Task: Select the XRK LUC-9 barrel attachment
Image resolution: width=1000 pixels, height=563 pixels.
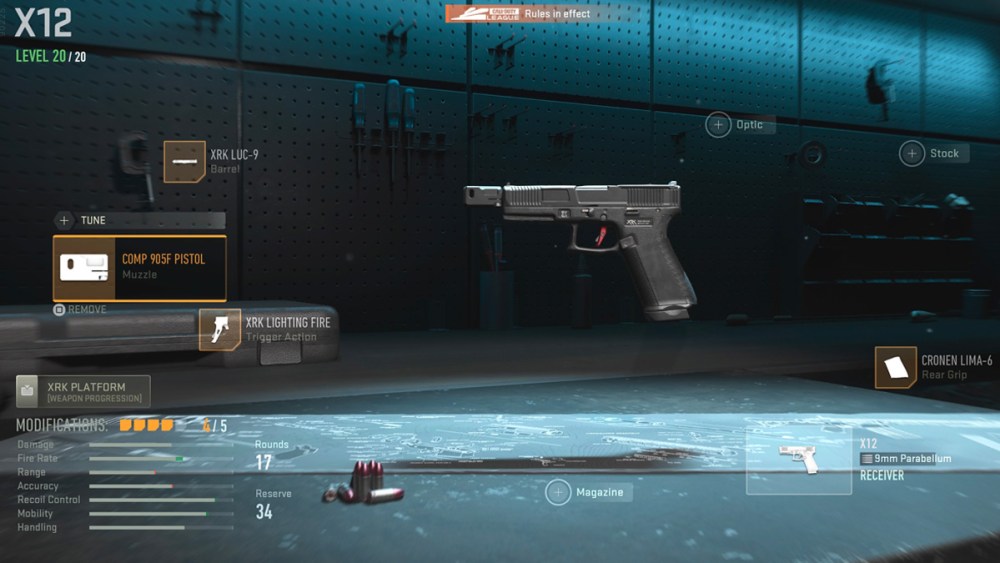Action: (185, 161)
